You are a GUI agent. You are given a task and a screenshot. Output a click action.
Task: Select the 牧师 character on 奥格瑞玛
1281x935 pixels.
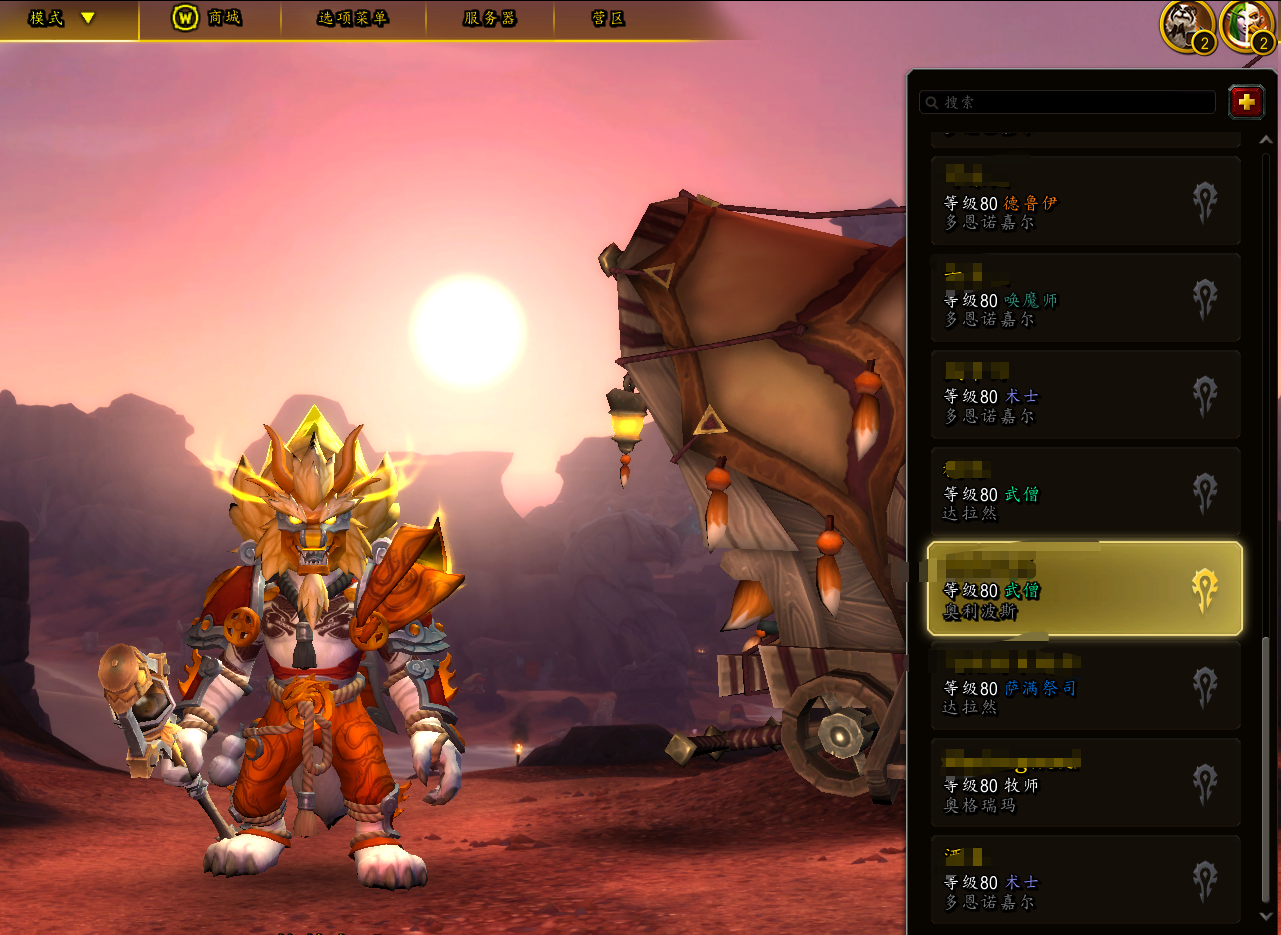(1085, 783)
